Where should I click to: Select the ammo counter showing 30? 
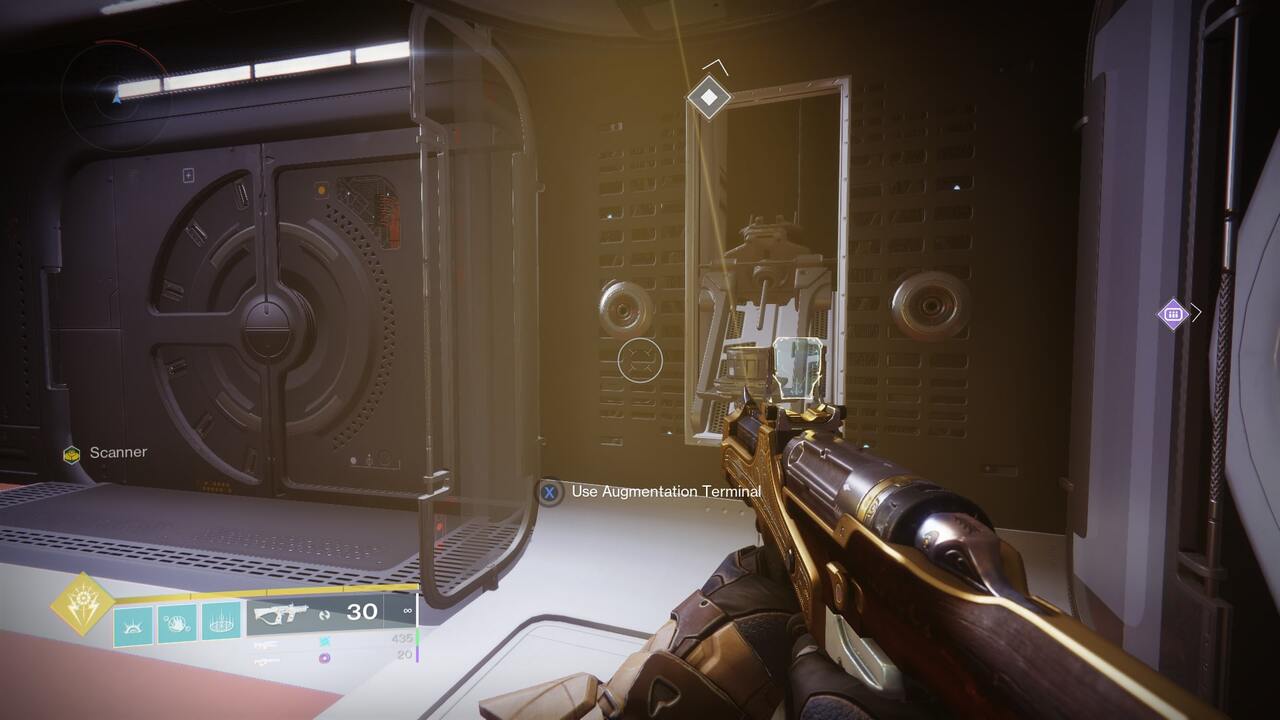point(359,611)
